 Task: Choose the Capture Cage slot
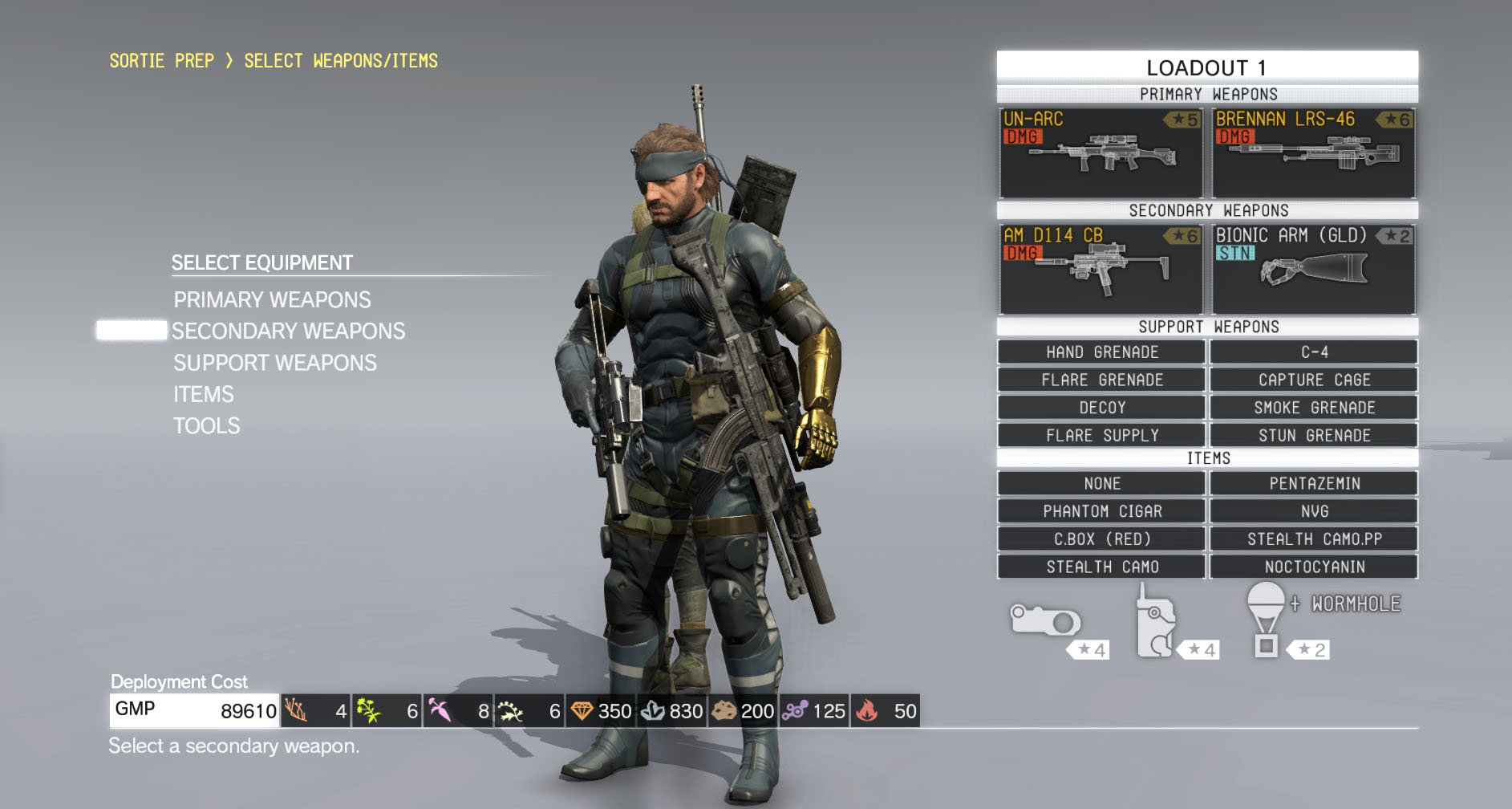coord(1314,380)
